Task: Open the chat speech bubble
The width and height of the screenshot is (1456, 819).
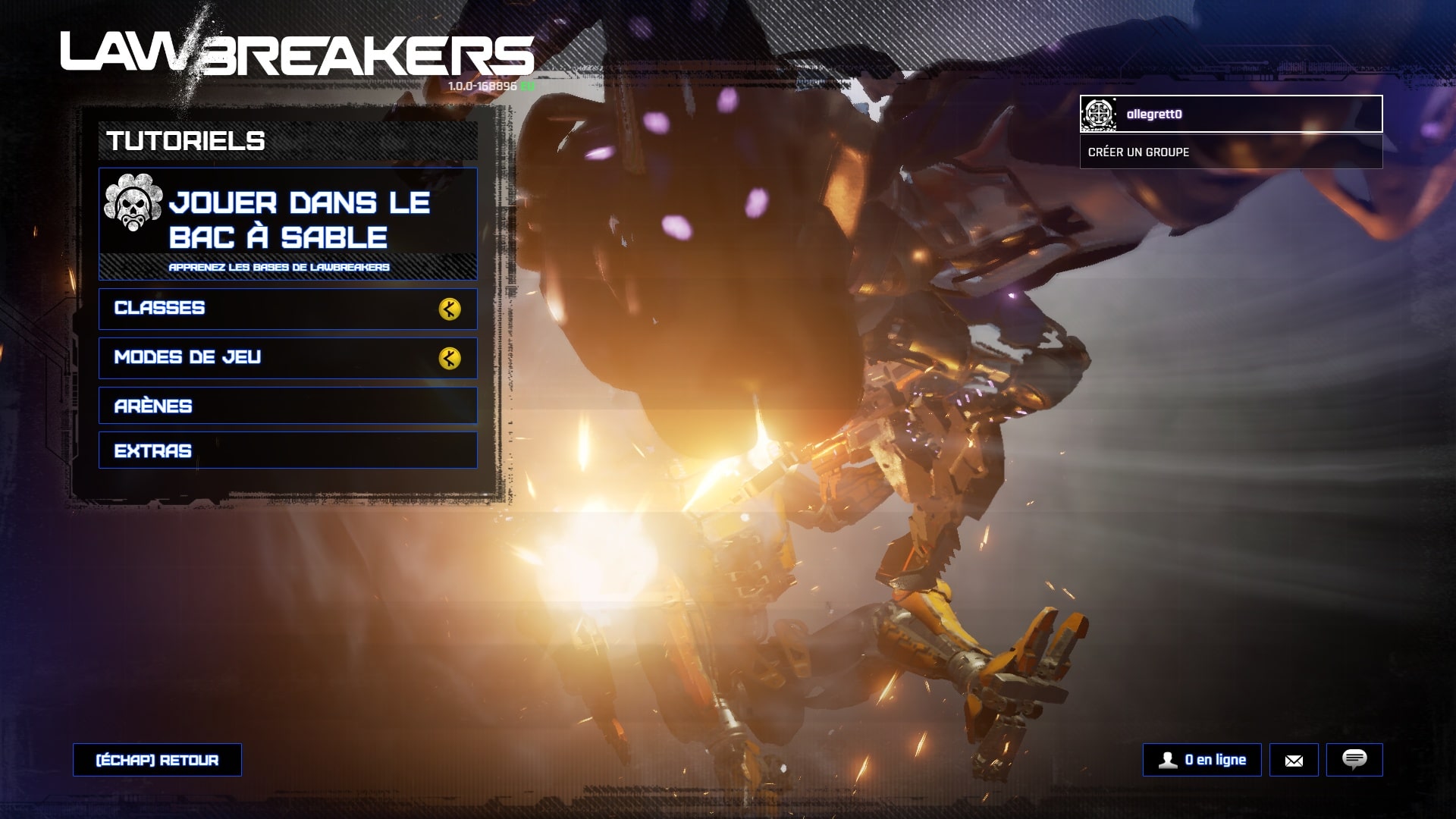Action: click(x=1354, y=760)
